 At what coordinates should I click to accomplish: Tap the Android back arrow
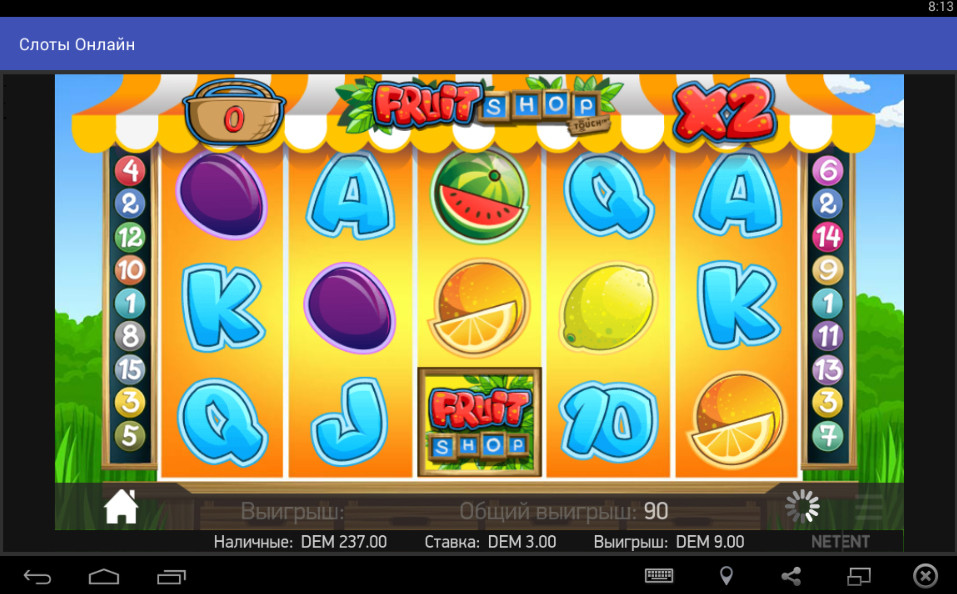(x=37, y=576)
